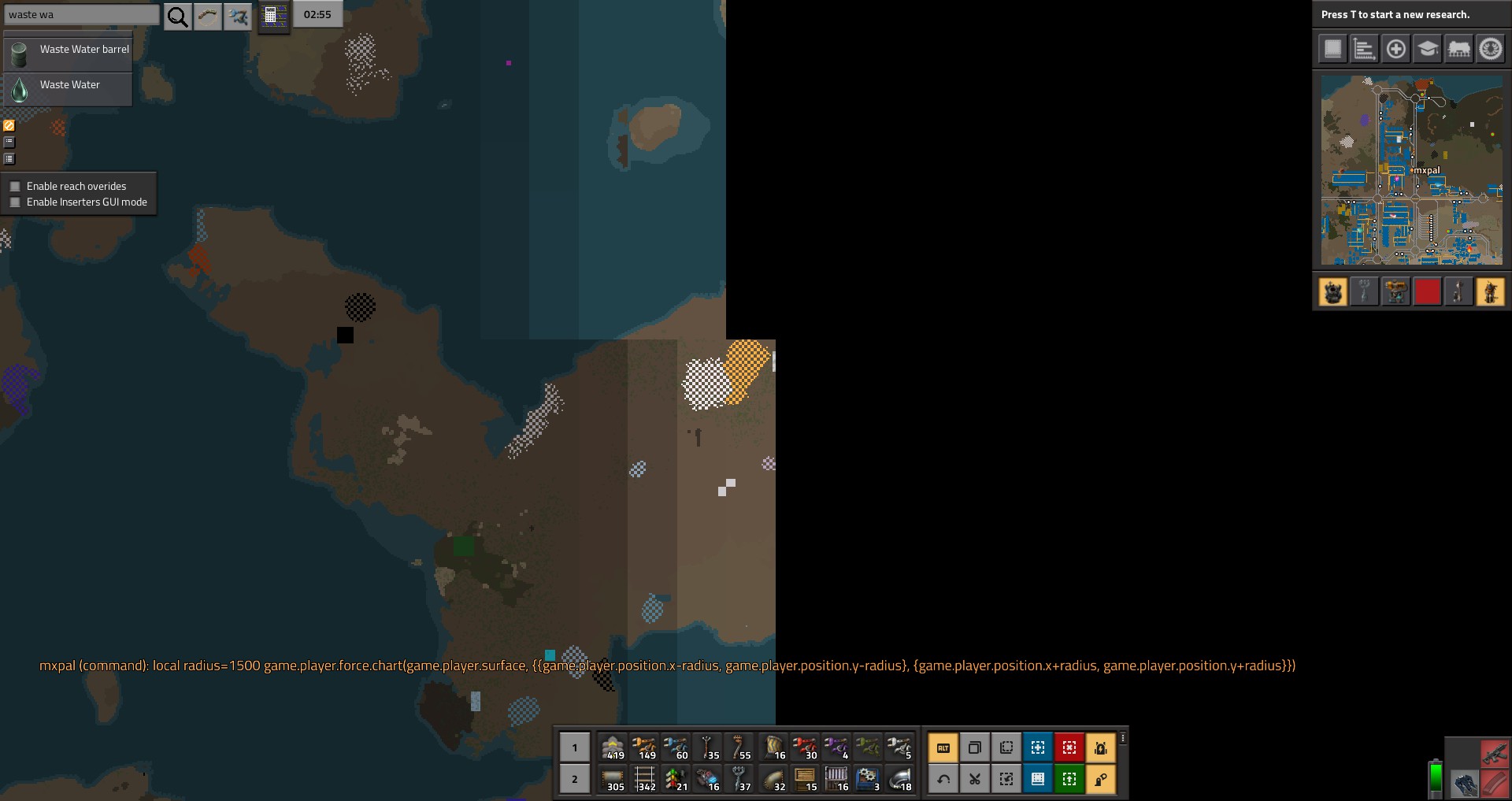Image resolution: width=1512 pixels, height=801 pixels.
Task: Open the trains overview button
Action: pos(1458,49)
